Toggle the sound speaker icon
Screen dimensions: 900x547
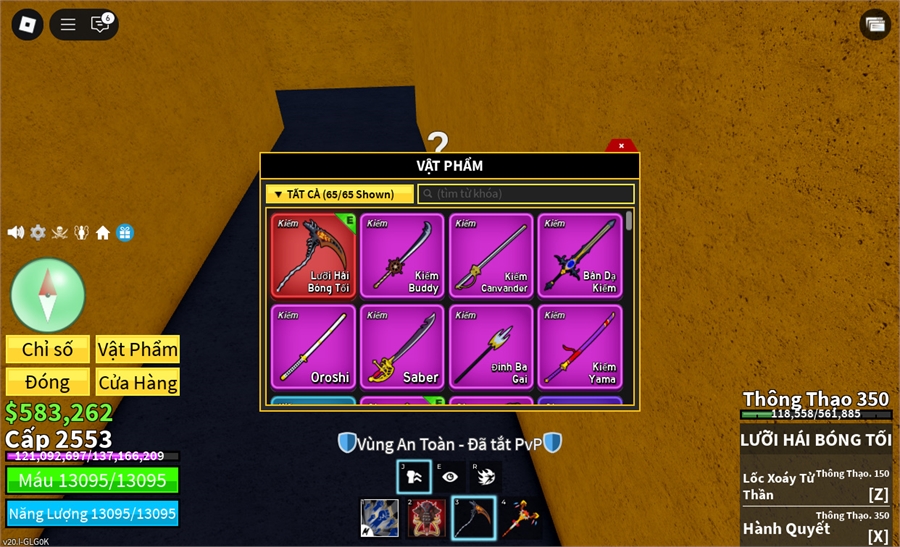click(x=16, y=232)
